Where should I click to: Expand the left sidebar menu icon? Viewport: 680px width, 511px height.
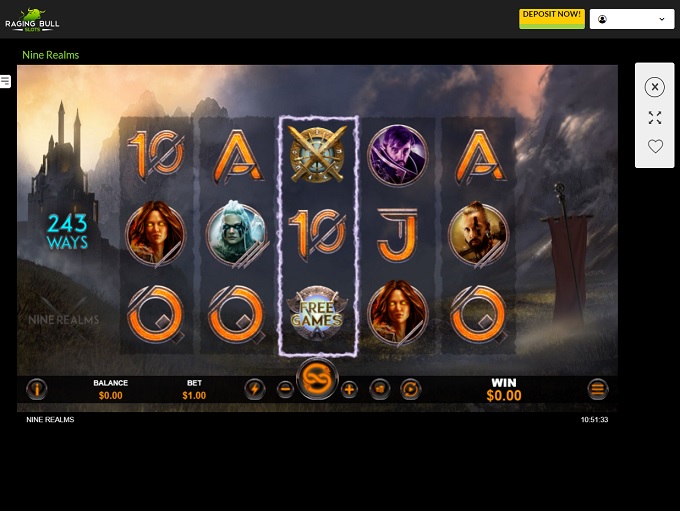(6, 81)
